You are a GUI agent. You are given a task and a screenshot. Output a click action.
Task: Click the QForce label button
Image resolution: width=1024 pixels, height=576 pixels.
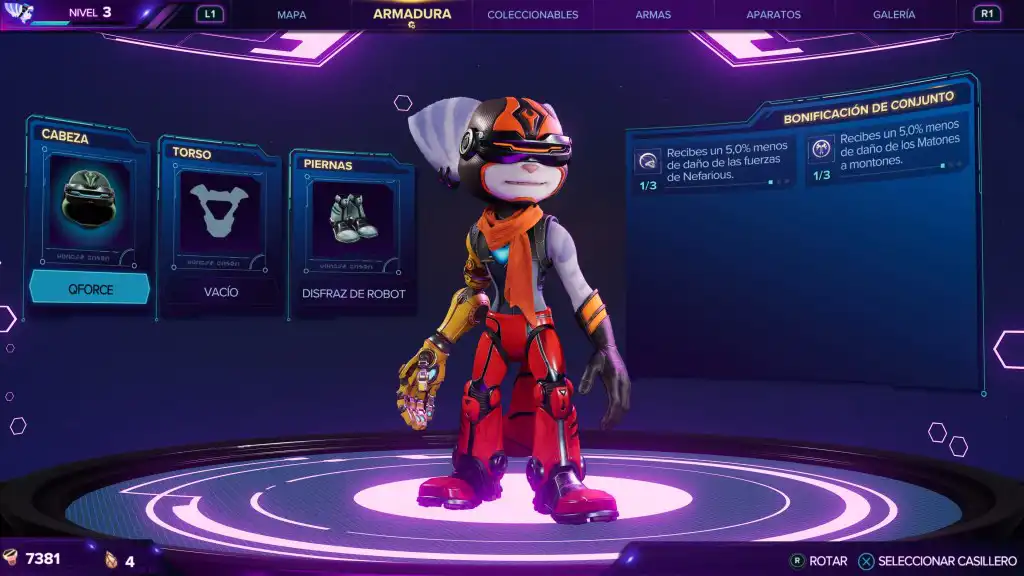[90, 288]
